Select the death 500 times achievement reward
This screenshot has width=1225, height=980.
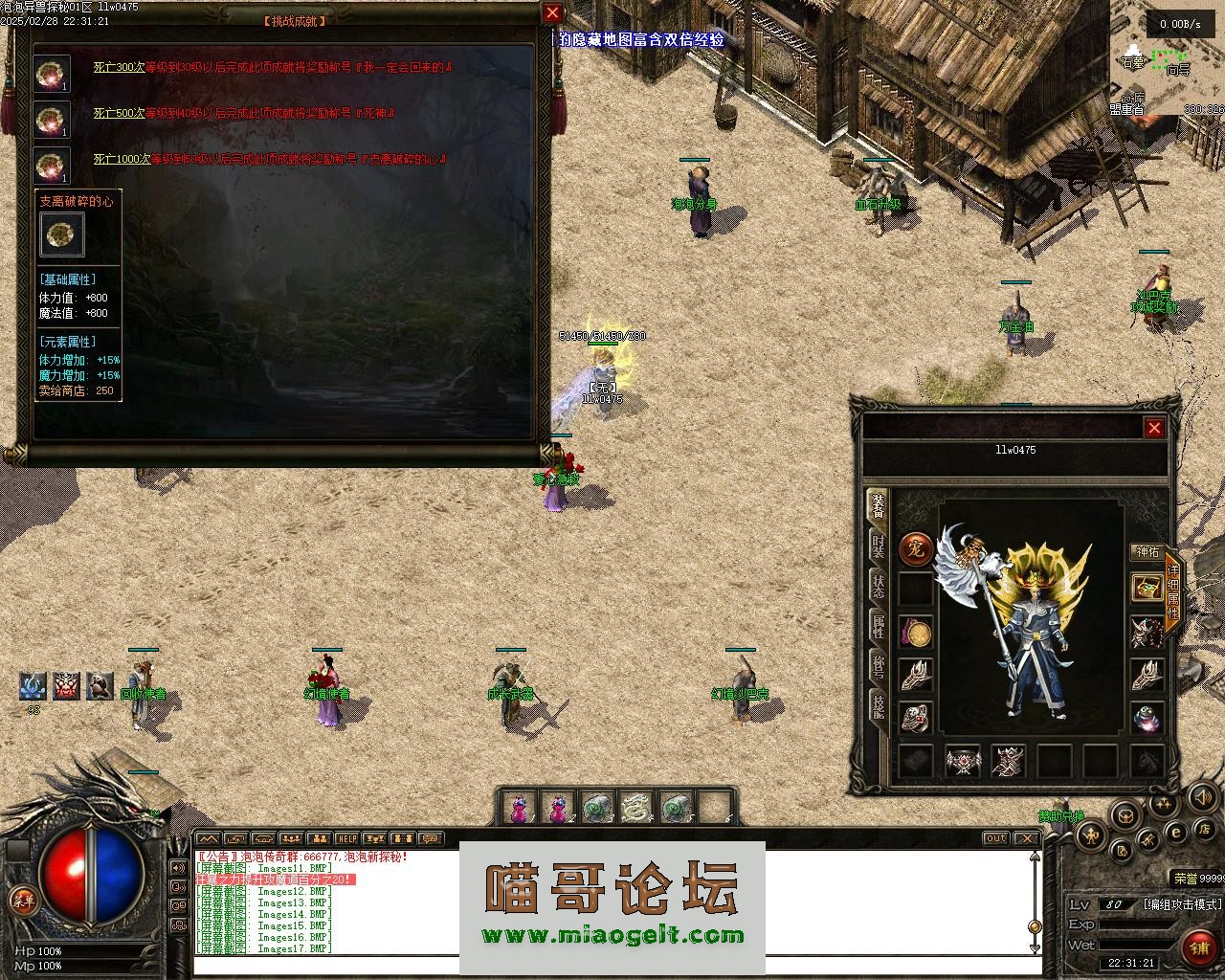click(x=52, y=120)
